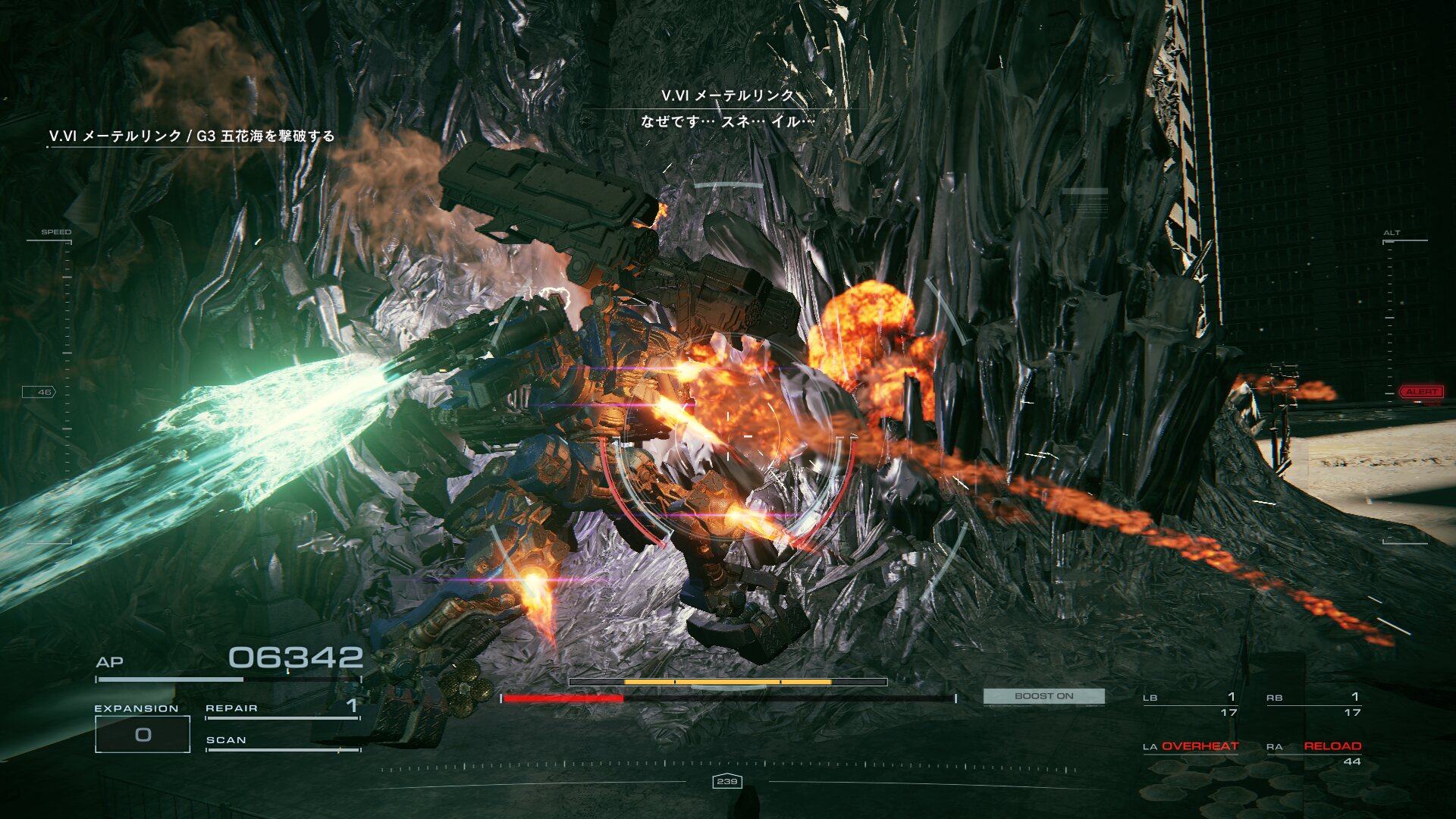Select the RB shoulder weapon slot
1456x819 pixels.
click(1313, 704)
